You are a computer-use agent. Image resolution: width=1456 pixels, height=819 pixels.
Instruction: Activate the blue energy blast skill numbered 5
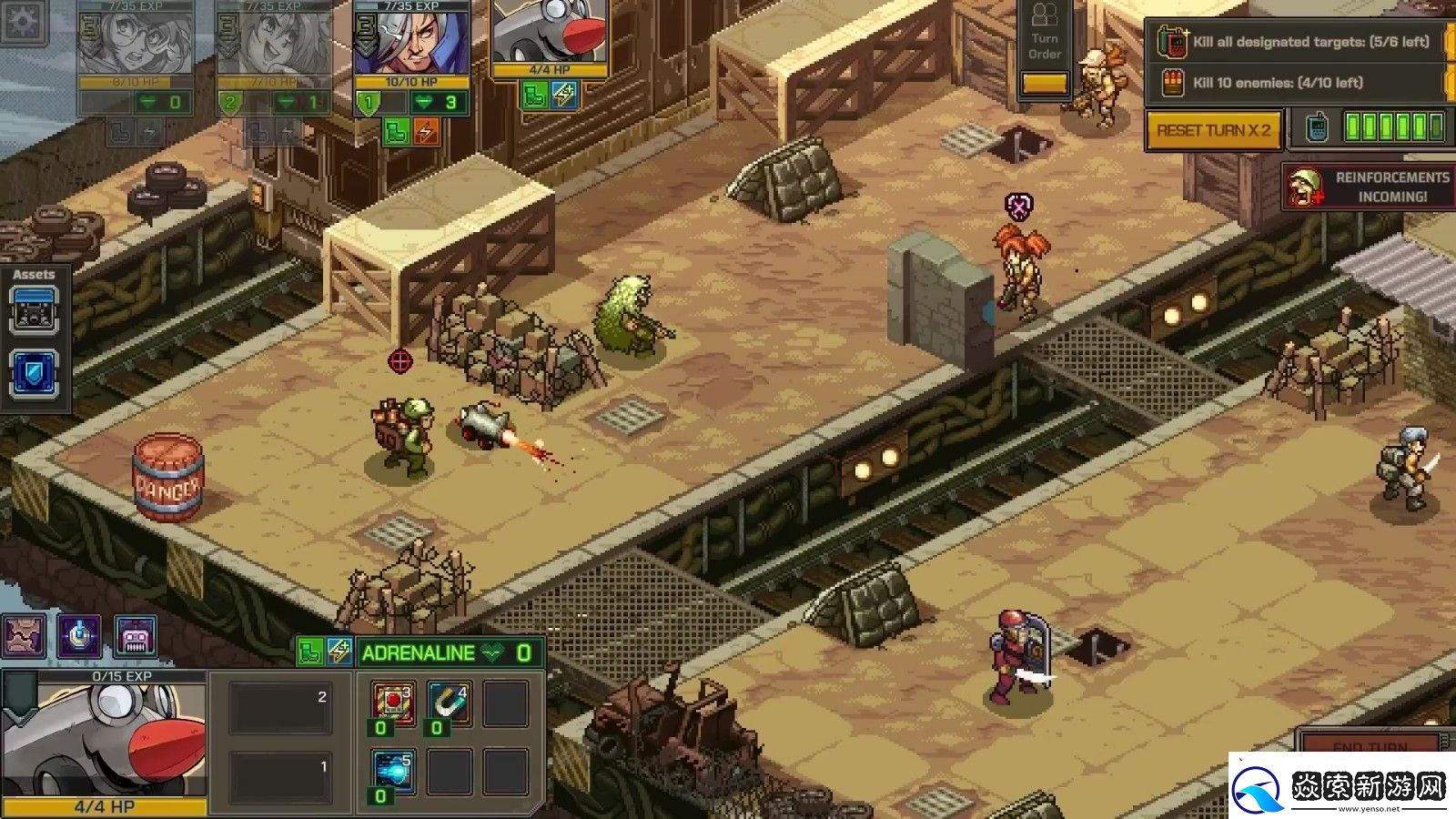(x=394, y=772)
